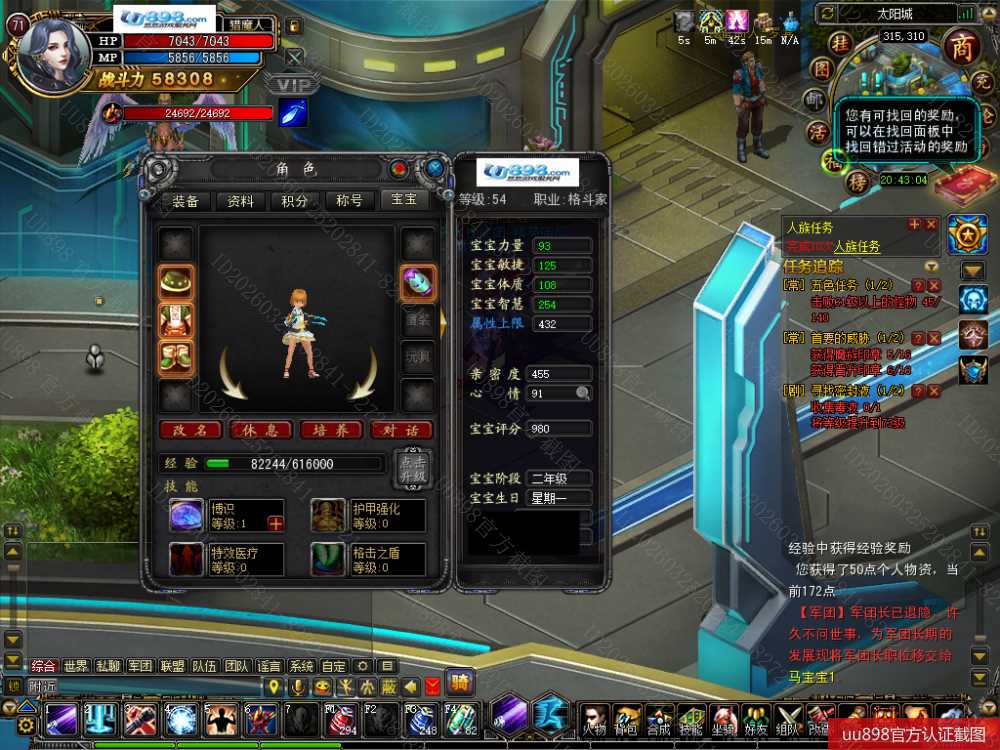Switch to the 装备 equipment tab
Viewport: 1000px width, 750px height.
(x=186, y=201)
